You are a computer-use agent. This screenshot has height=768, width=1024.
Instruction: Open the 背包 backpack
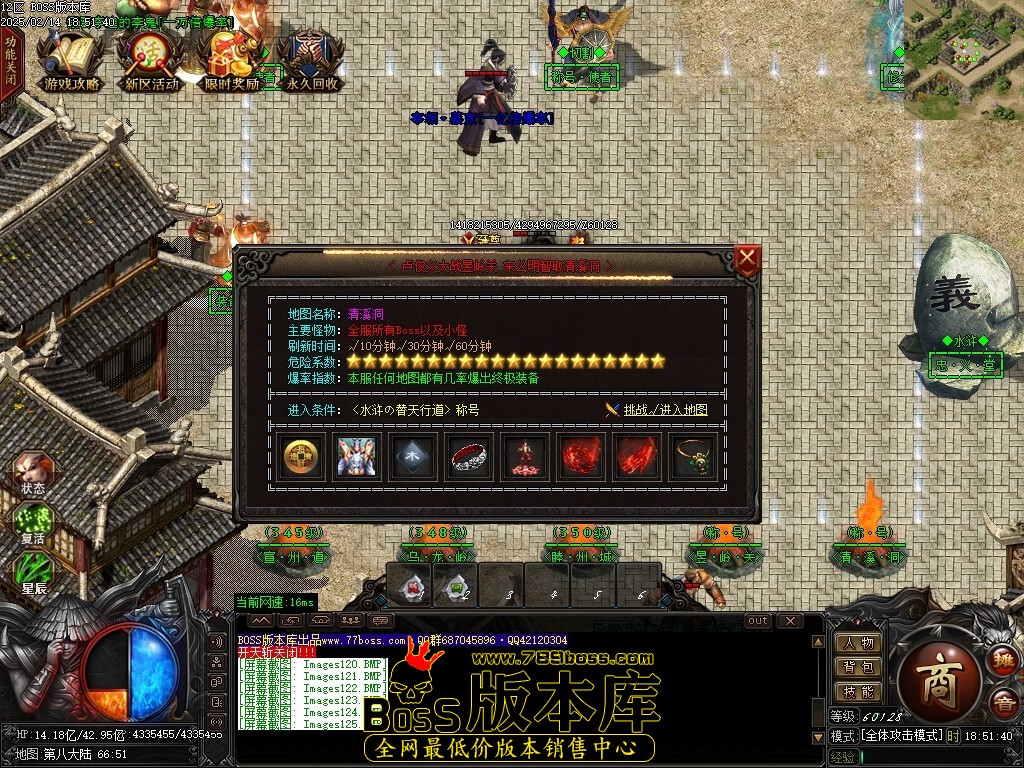tap(858, 667)
